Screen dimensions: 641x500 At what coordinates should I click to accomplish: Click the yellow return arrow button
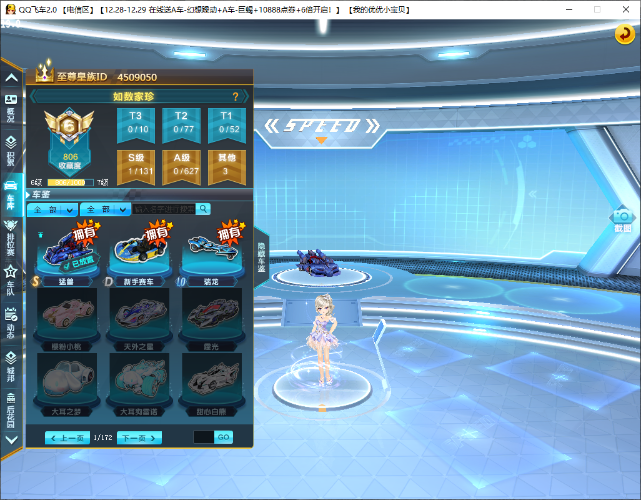[x=623, y=34]
